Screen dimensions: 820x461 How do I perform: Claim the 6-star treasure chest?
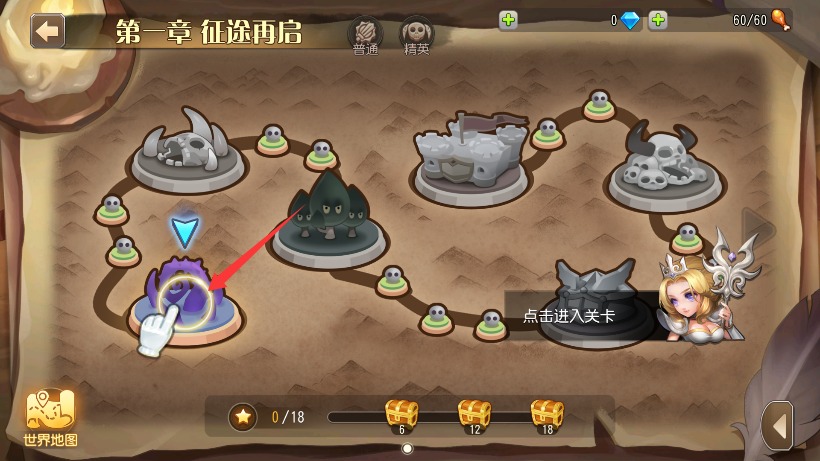pos(402,415)
